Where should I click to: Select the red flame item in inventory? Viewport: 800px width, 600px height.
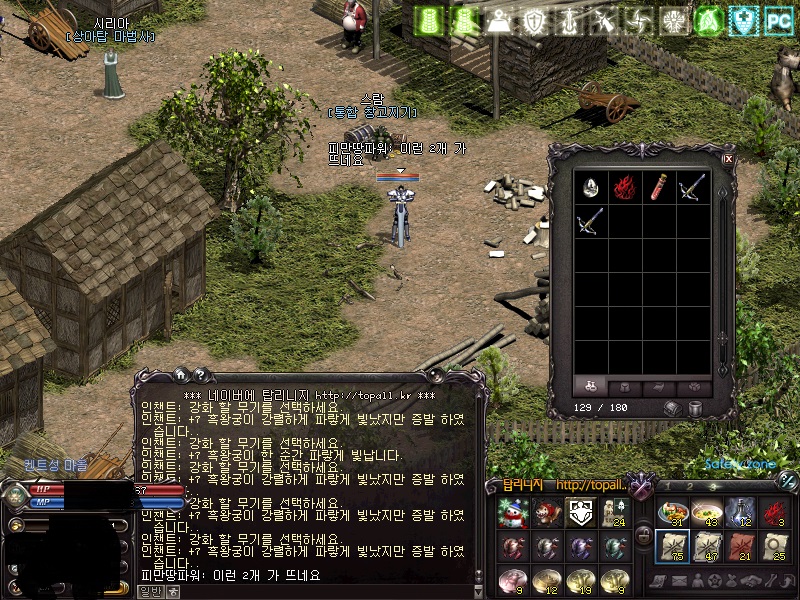pyautogui.click(x=625, y=187)
